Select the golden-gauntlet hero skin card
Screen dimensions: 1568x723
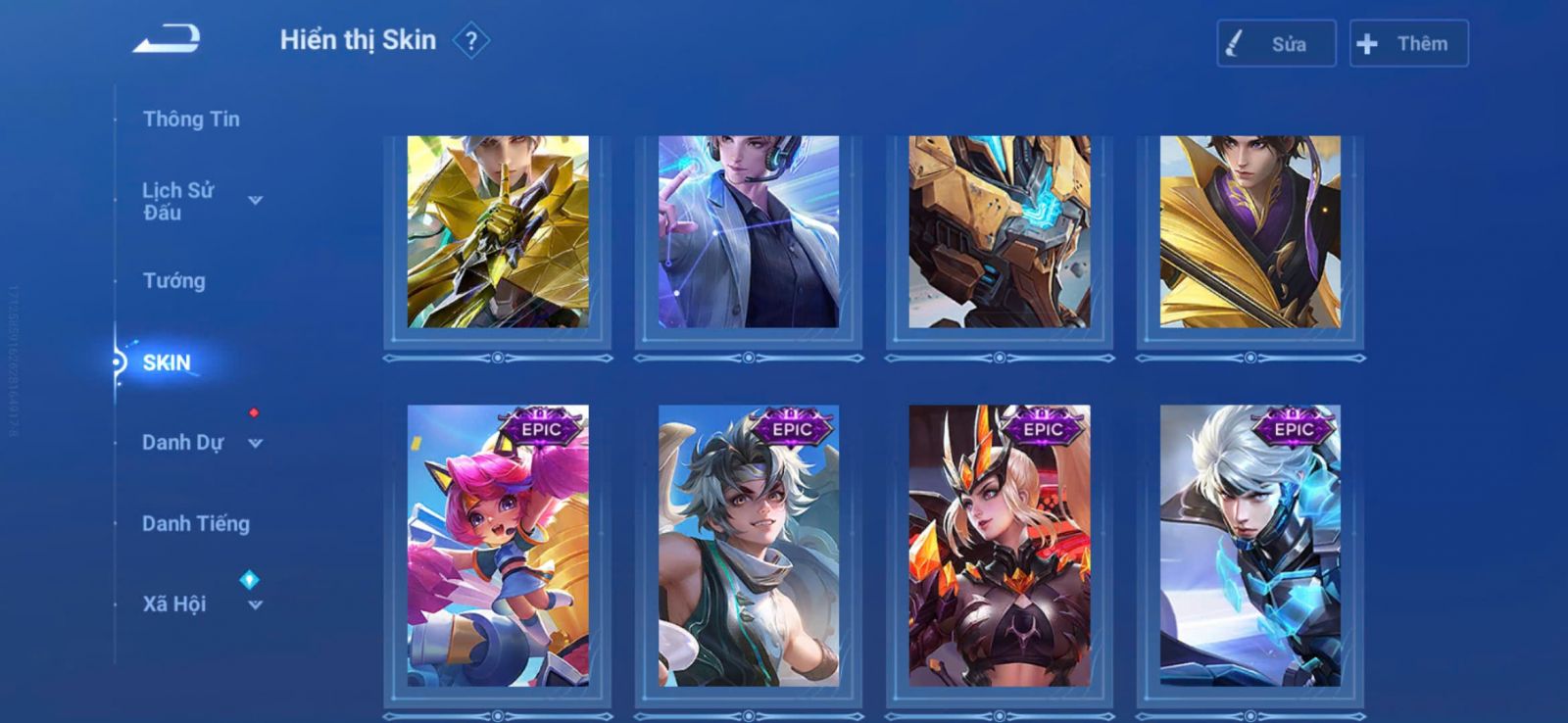coord(498,232)
